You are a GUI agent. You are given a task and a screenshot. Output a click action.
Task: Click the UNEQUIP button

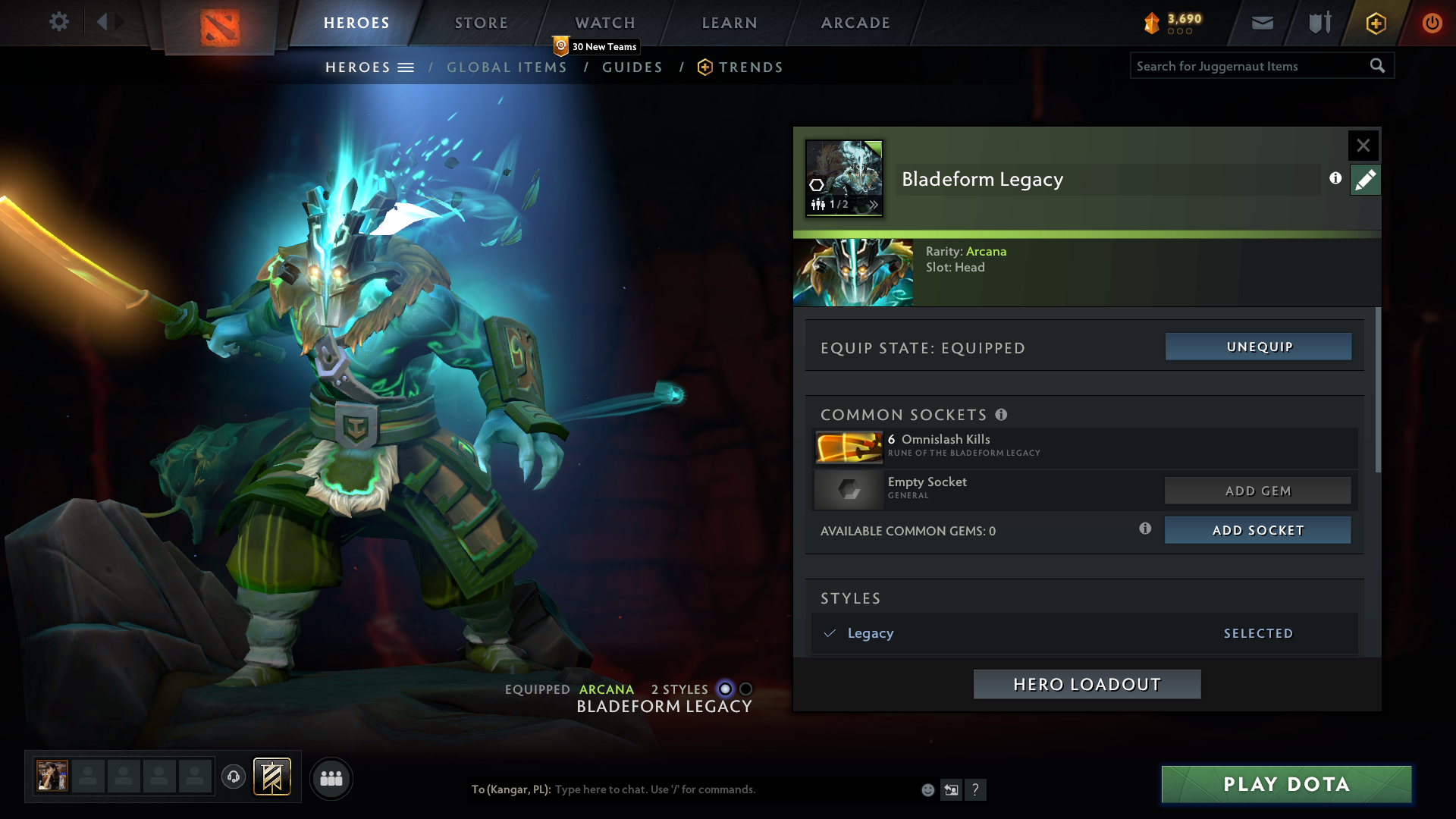pyautogui.click(x=1257, y=347)
